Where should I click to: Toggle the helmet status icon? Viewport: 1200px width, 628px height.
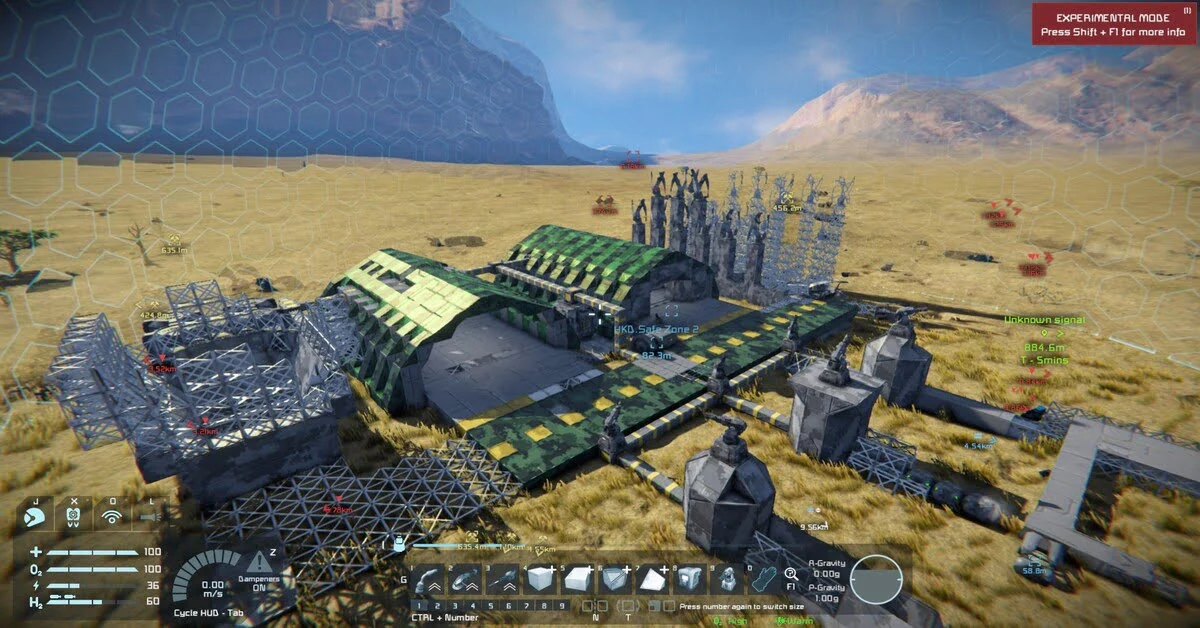click(34, 516)
